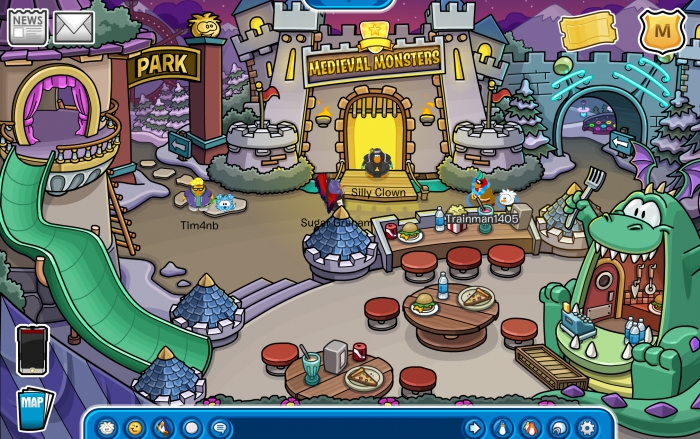Open your penguin player card
Screen dimensions: 700x439
(x=502, y=427)
